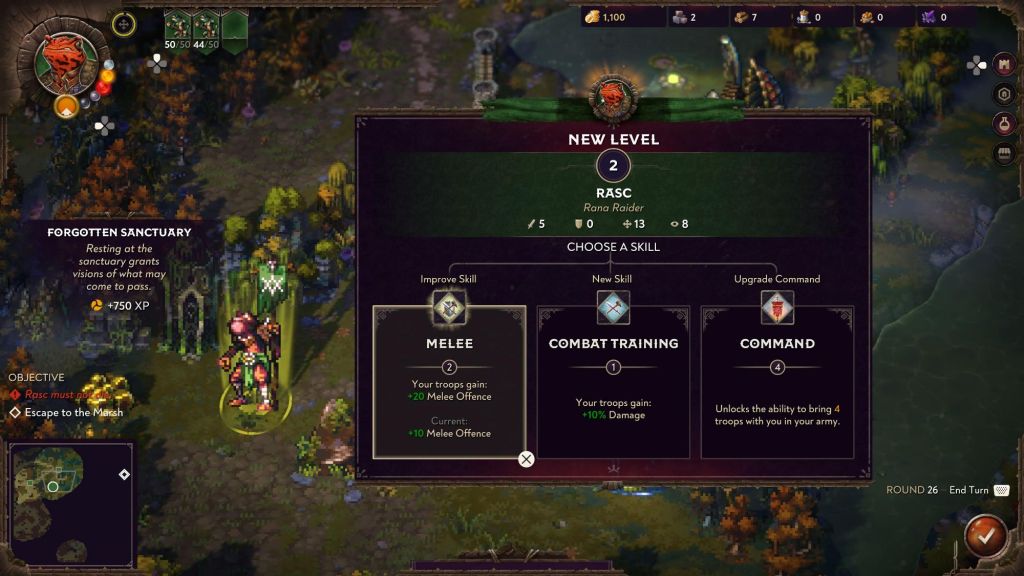Image resolution: width=1024 pixels, height=576 pixels.
Task: Close the New Level skill dialog
Action: 526,459
